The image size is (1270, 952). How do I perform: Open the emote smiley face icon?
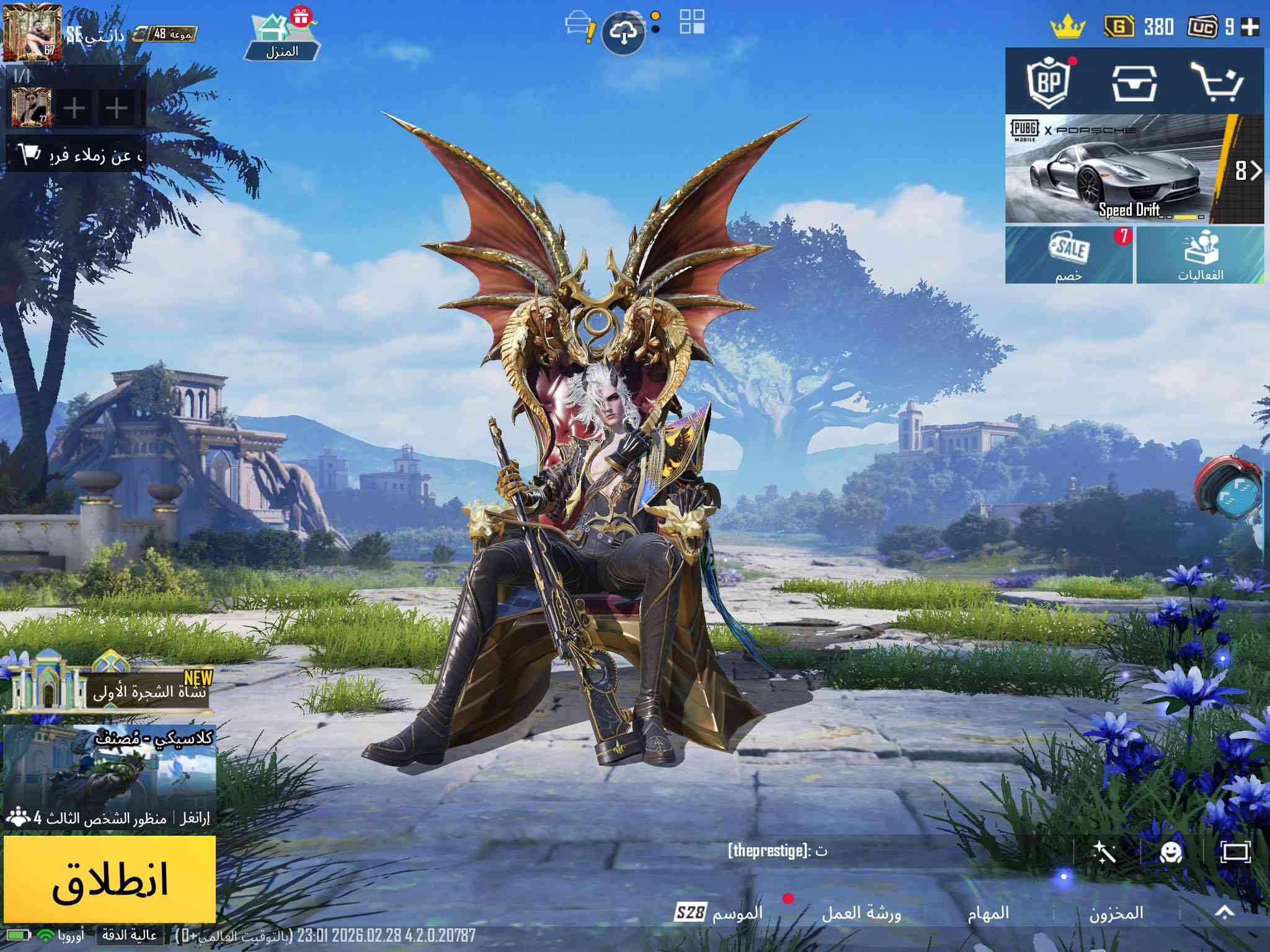1171,852
